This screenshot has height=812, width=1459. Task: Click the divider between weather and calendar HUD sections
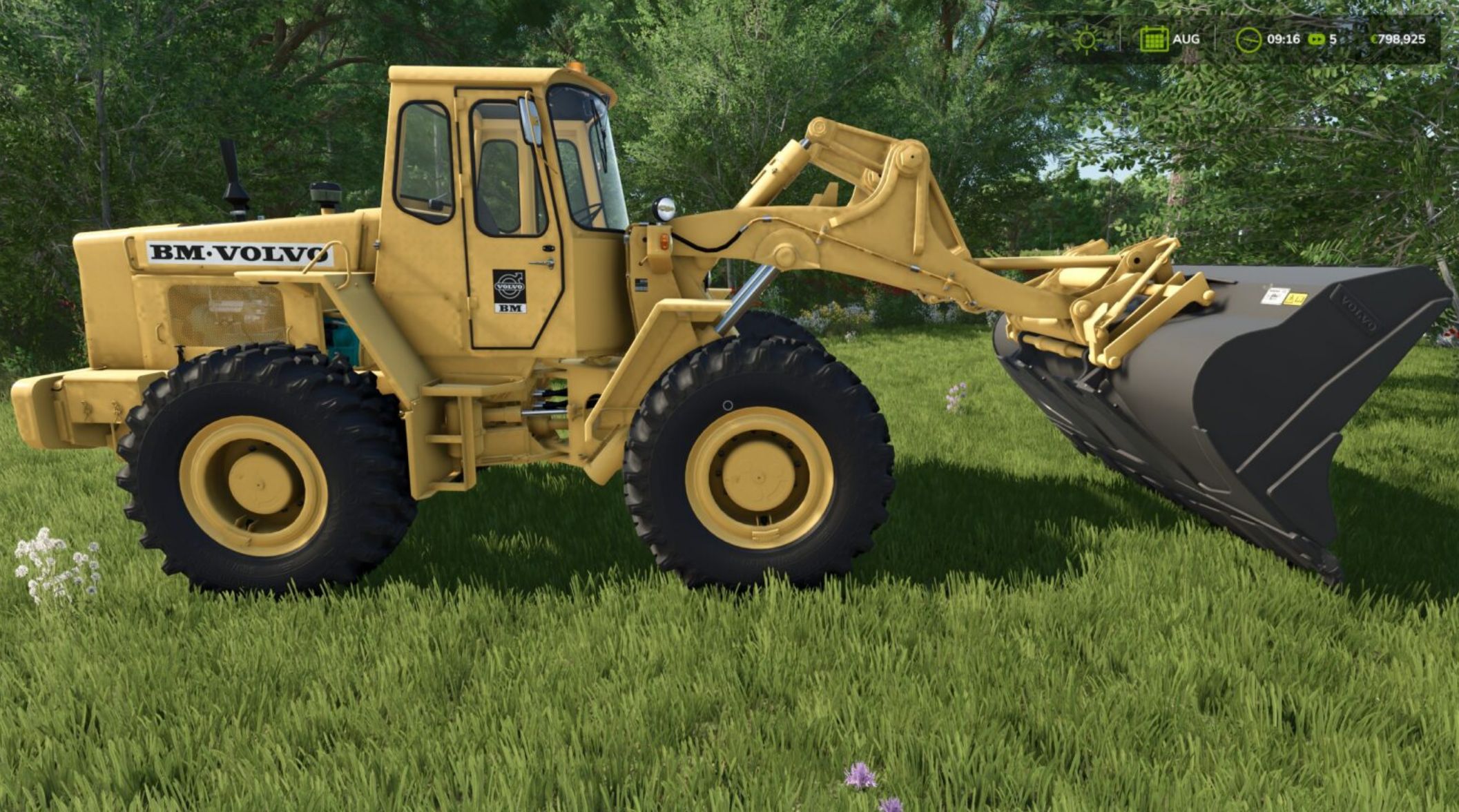1121,38
